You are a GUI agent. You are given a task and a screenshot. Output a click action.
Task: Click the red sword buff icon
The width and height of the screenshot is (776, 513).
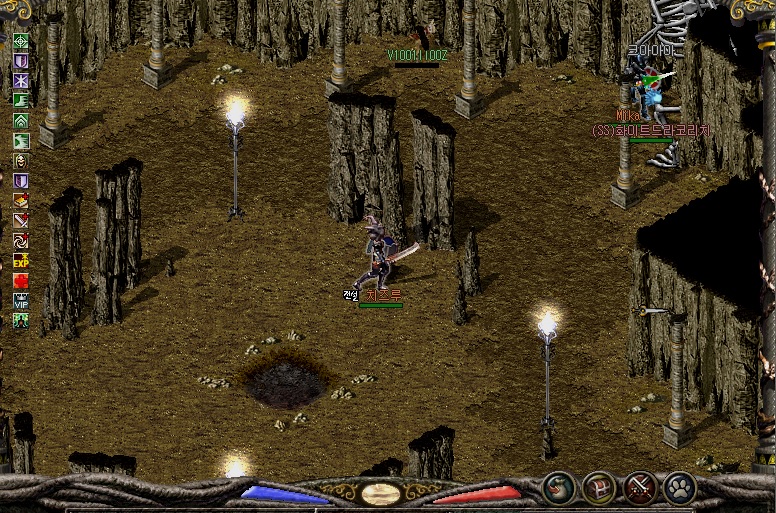(20, 221)
